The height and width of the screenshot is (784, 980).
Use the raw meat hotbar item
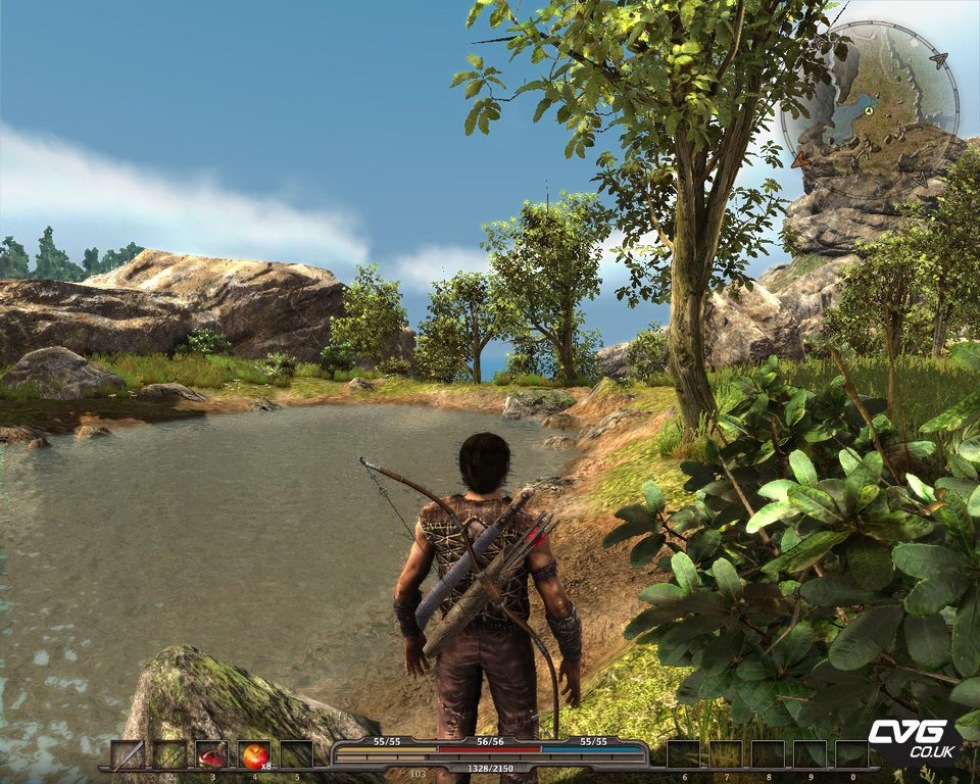(212, 754)
